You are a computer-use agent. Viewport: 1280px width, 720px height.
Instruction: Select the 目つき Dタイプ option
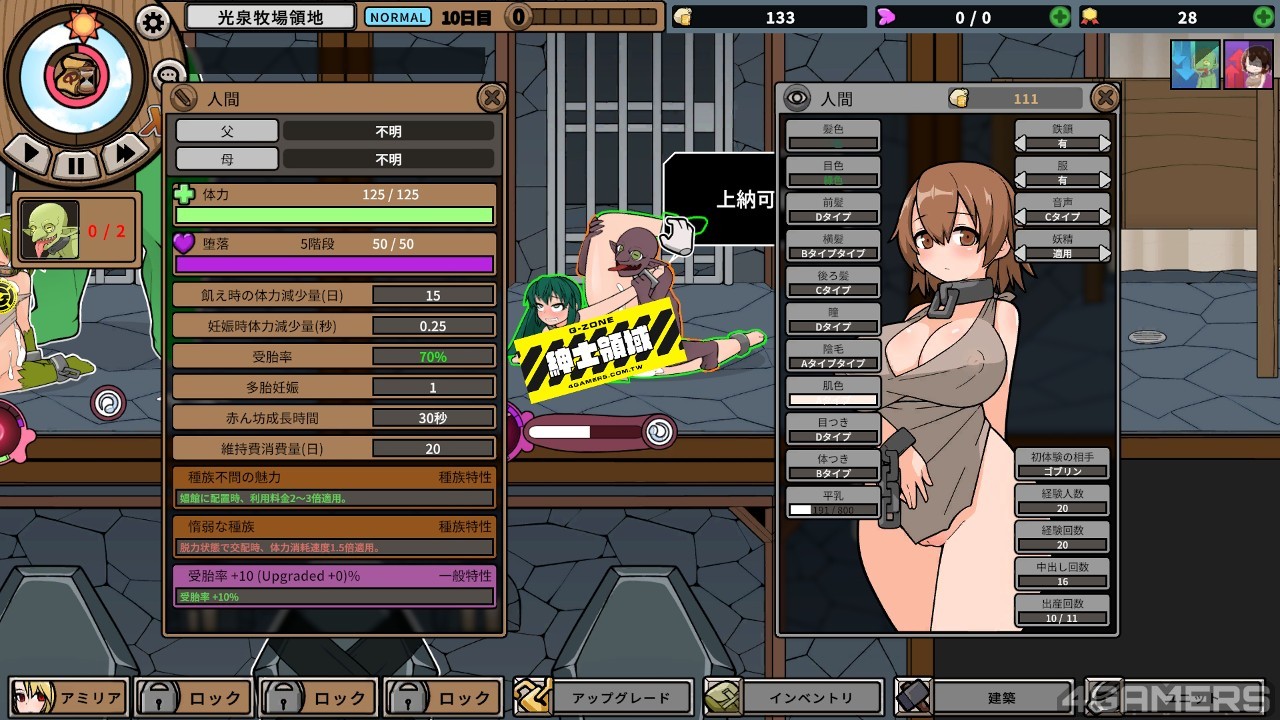pos(832,429)
